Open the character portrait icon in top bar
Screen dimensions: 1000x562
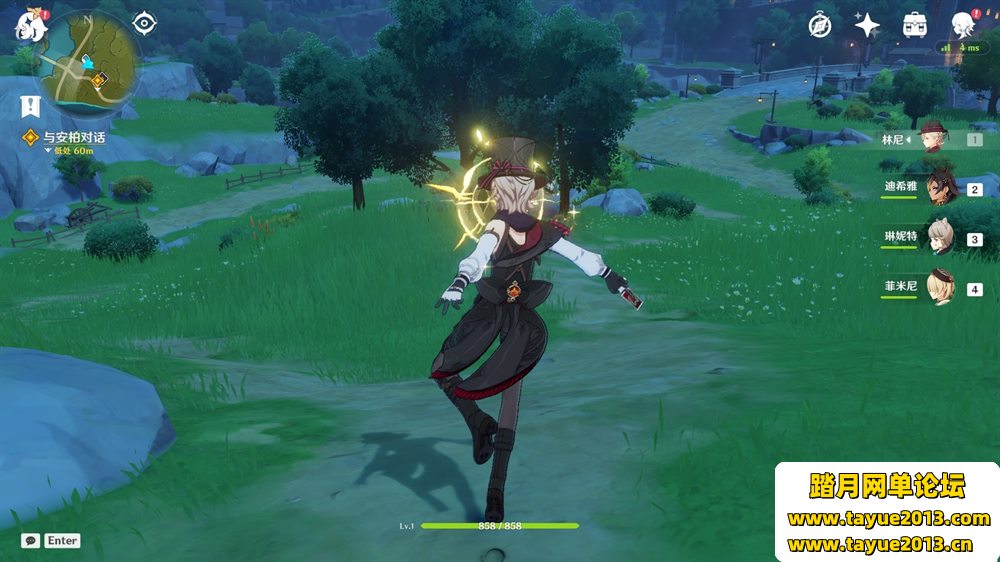tap(962, 25)
